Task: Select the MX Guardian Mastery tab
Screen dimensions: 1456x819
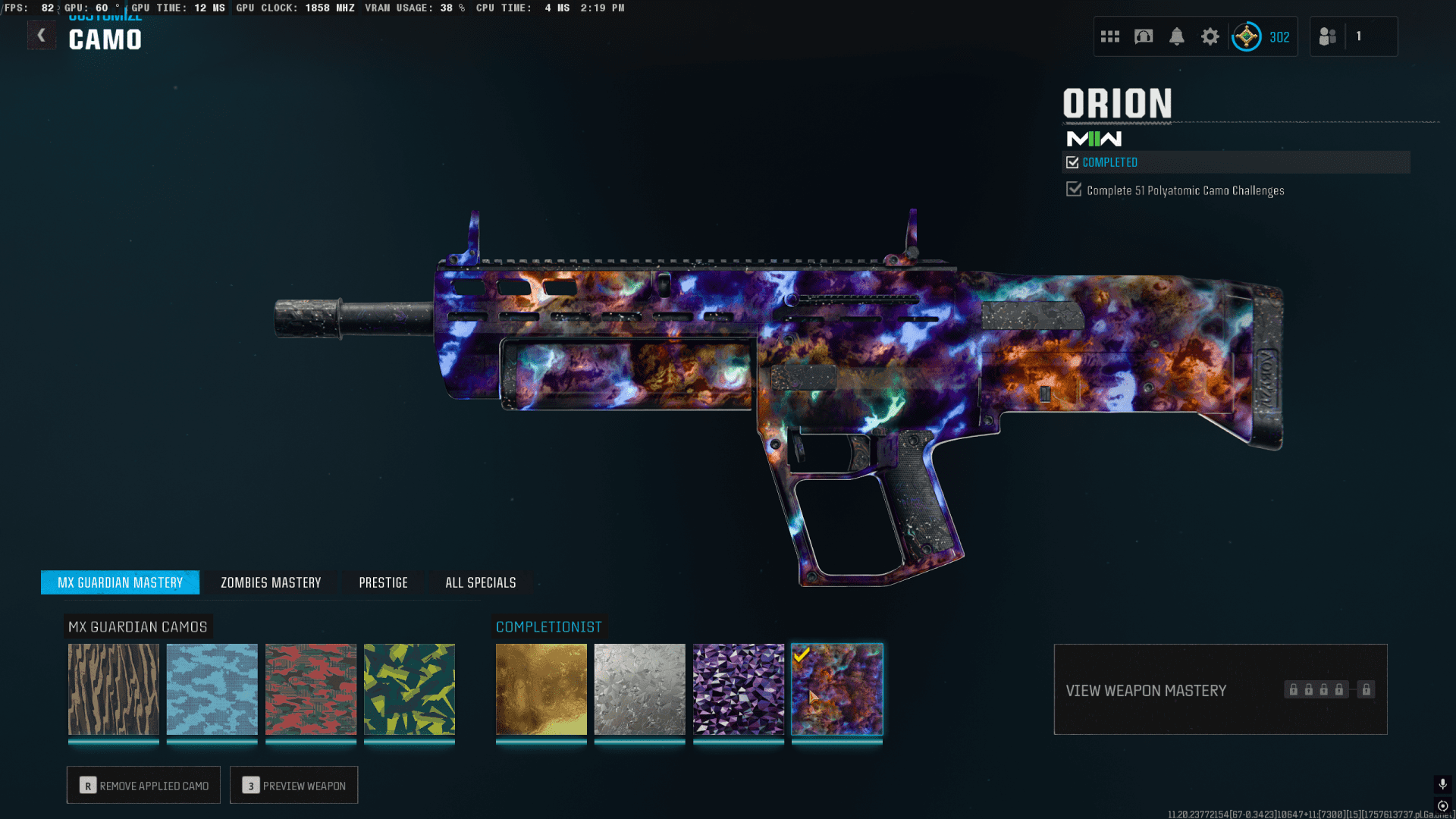Action: 120,582
